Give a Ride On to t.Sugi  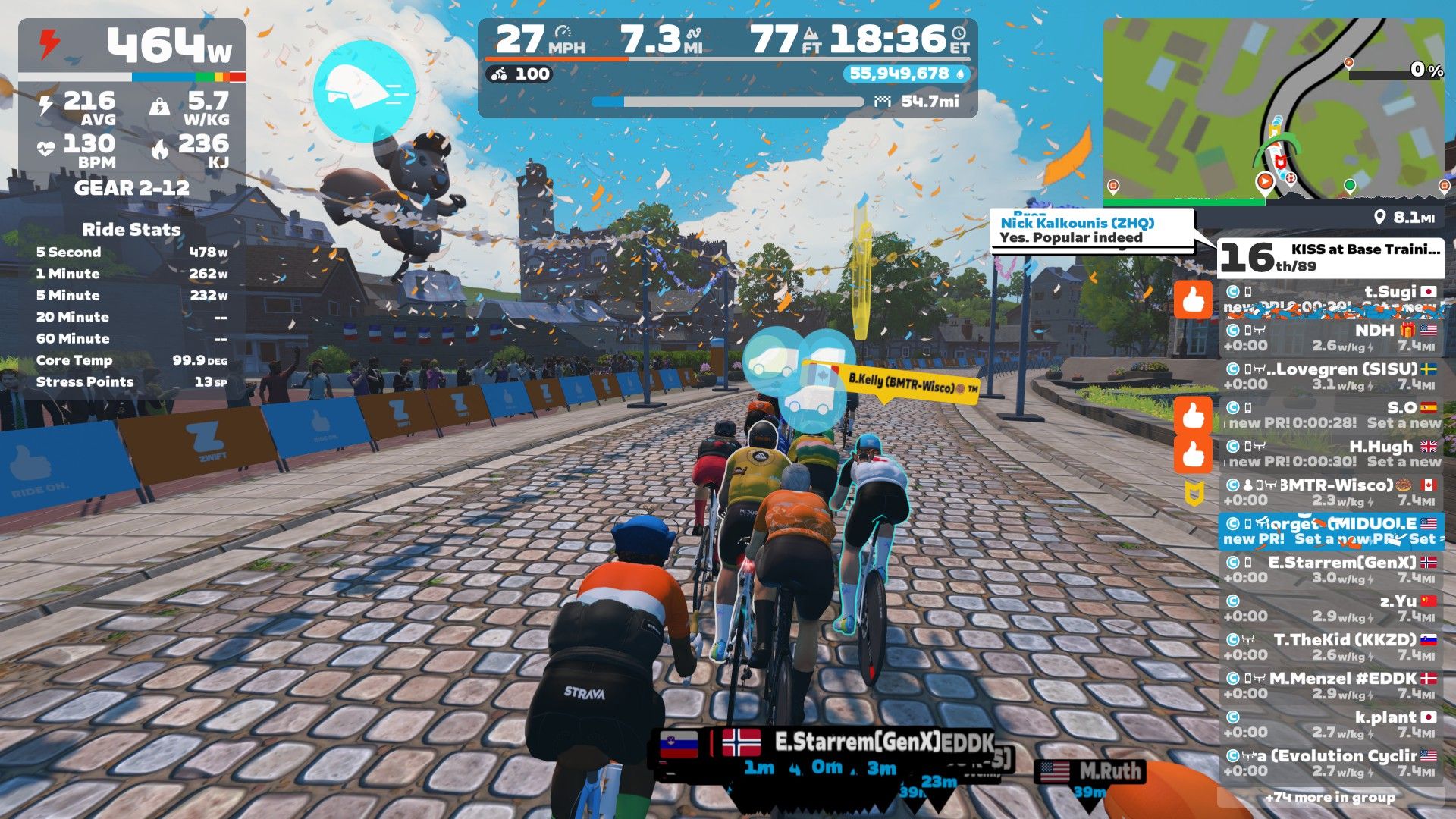coord(1193,301)
